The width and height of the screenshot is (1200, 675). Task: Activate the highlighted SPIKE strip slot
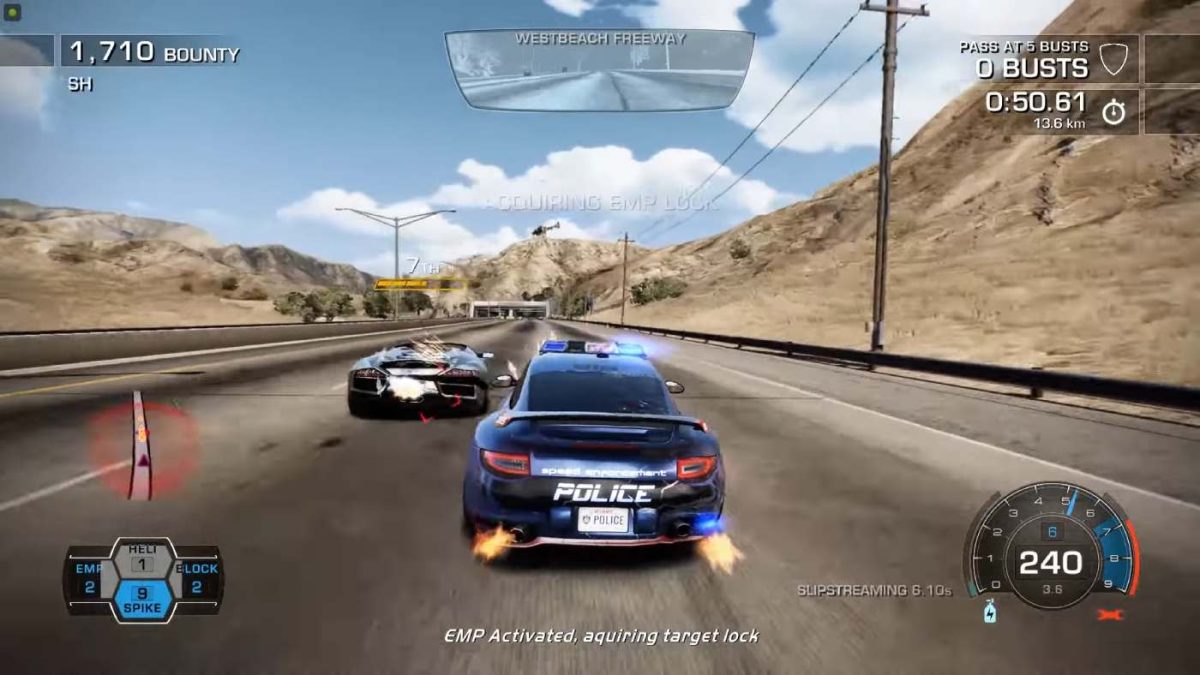point(142,599)
